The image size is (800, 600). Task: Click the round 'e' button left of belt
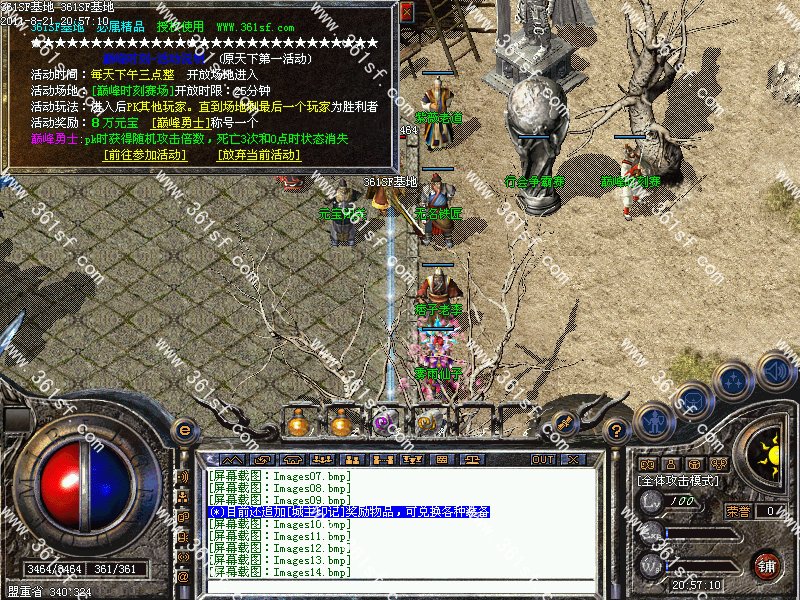[x=184, y=430]
